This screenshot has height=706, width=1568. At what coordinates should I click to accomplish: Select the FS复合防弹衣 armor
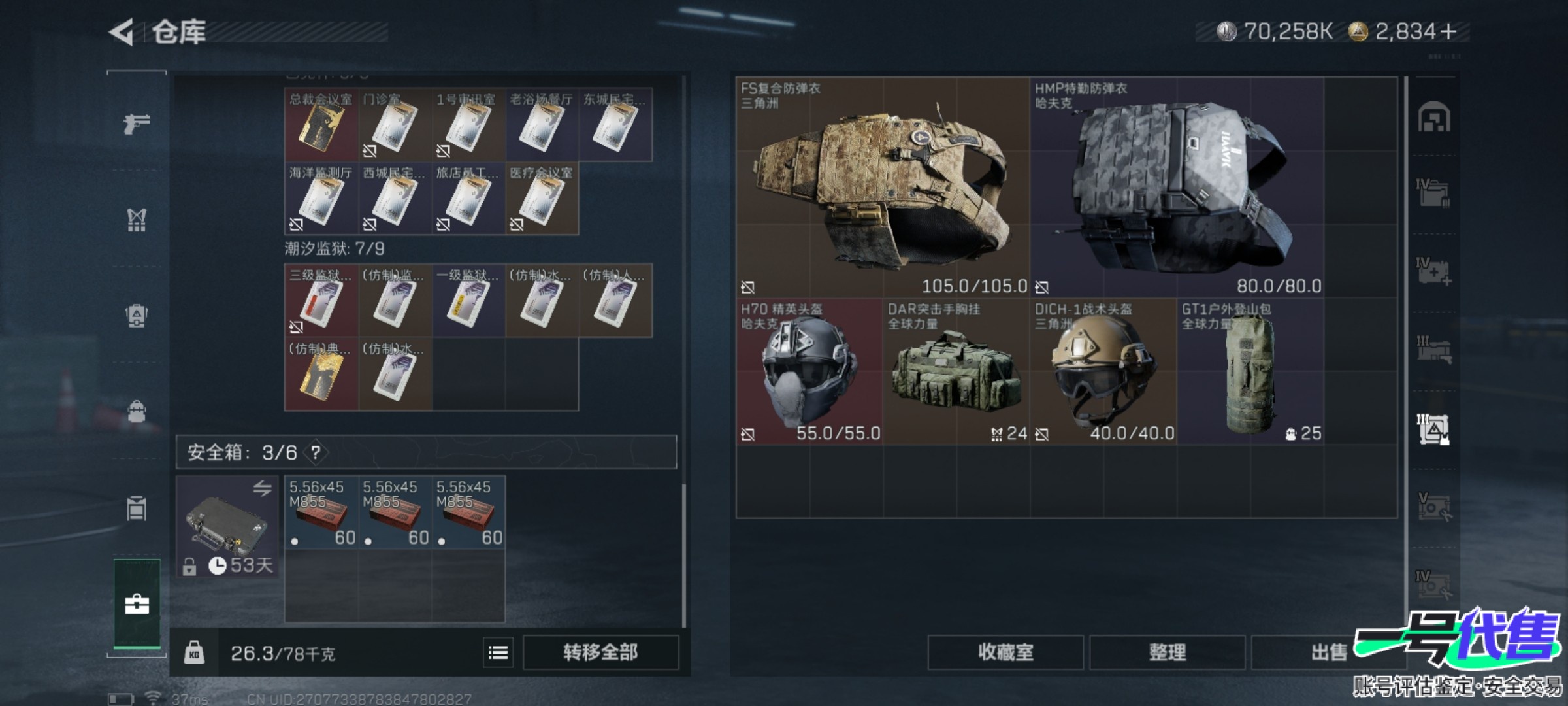pyautogui.click(x=883, y=188)
